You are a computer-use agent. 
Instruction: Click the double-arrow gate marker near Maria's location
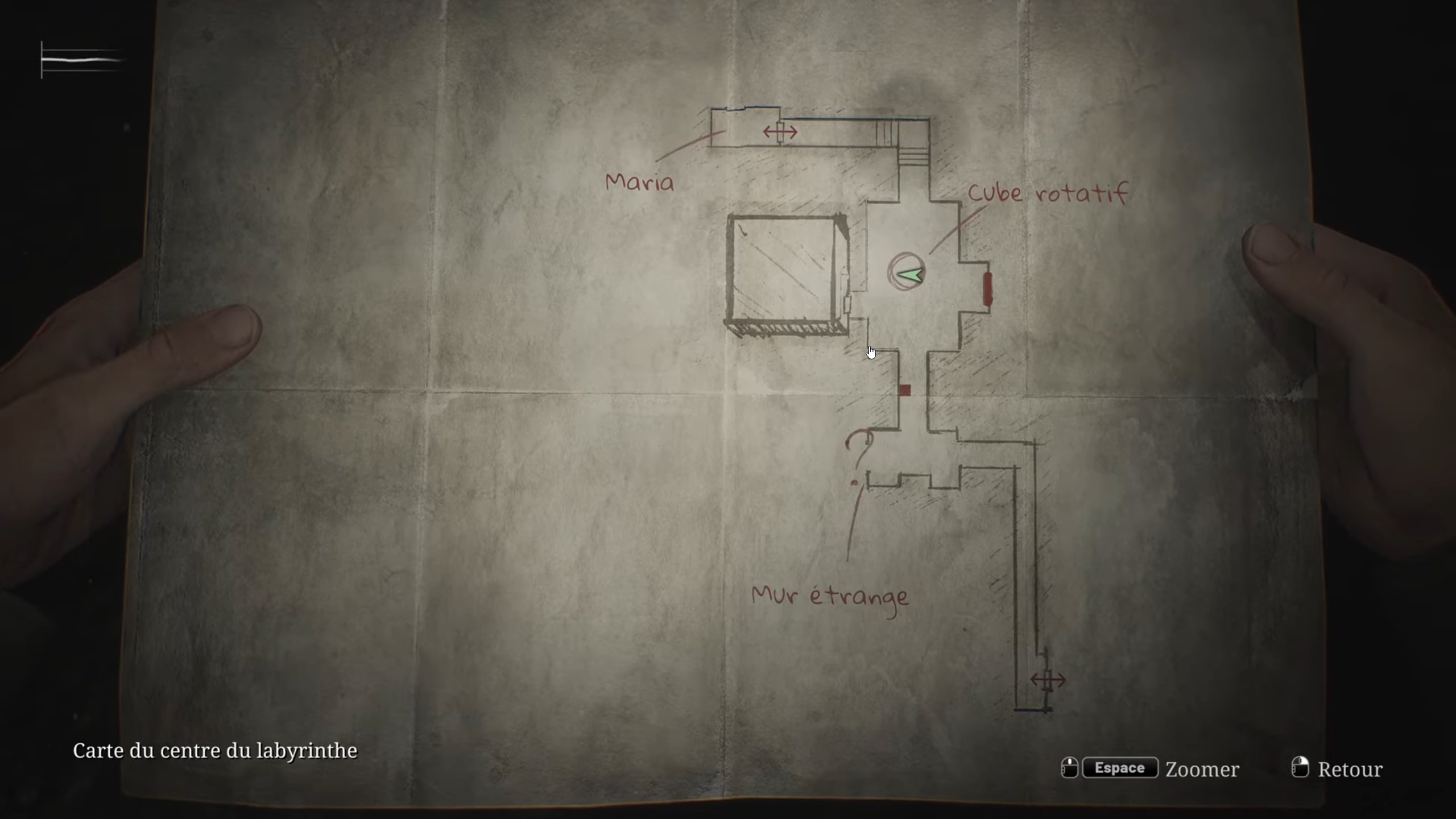click(x=779, y=131)
